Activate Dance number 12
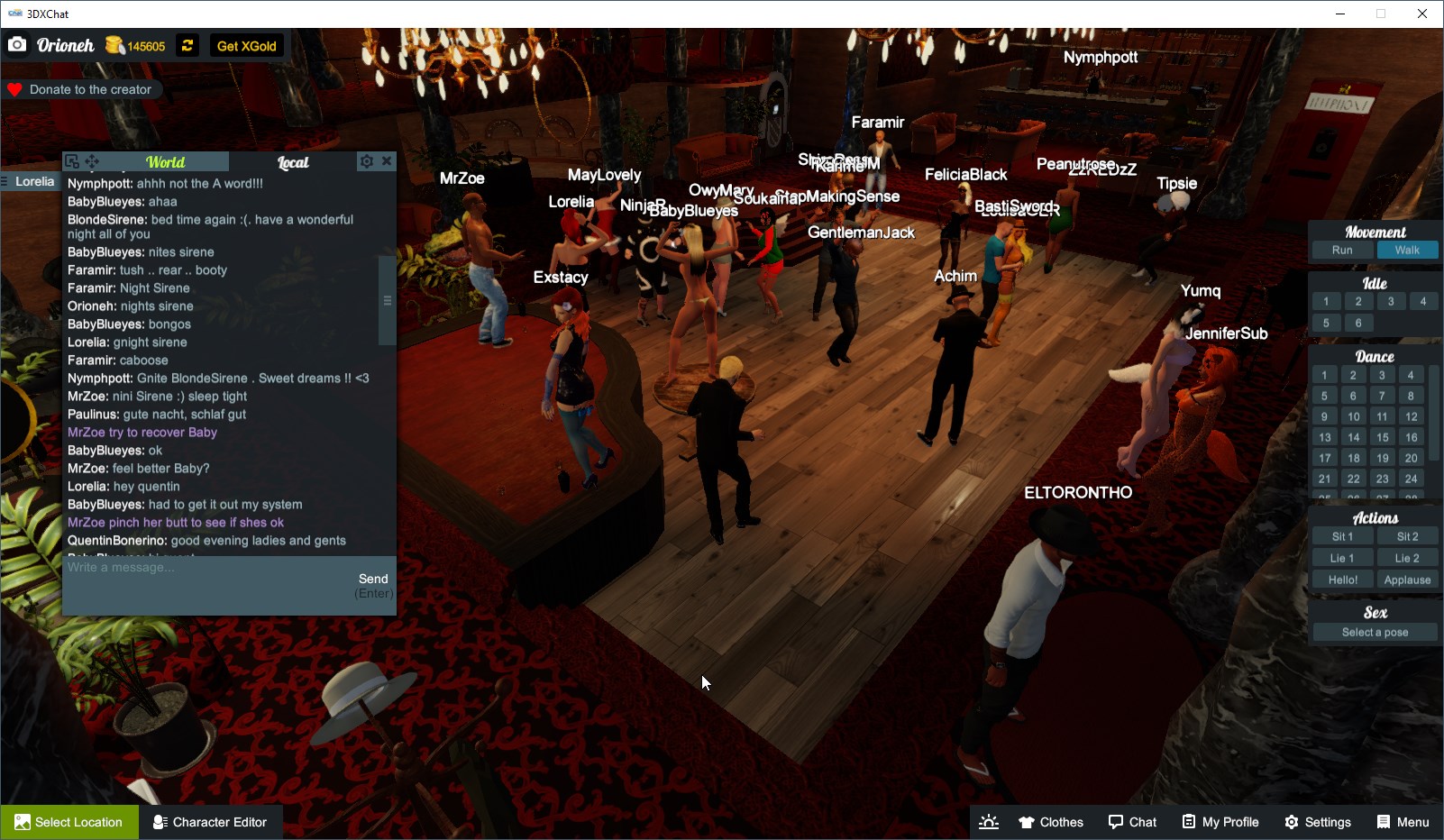The width and height of the screenshot is (1444, 840). (1410, 415)
